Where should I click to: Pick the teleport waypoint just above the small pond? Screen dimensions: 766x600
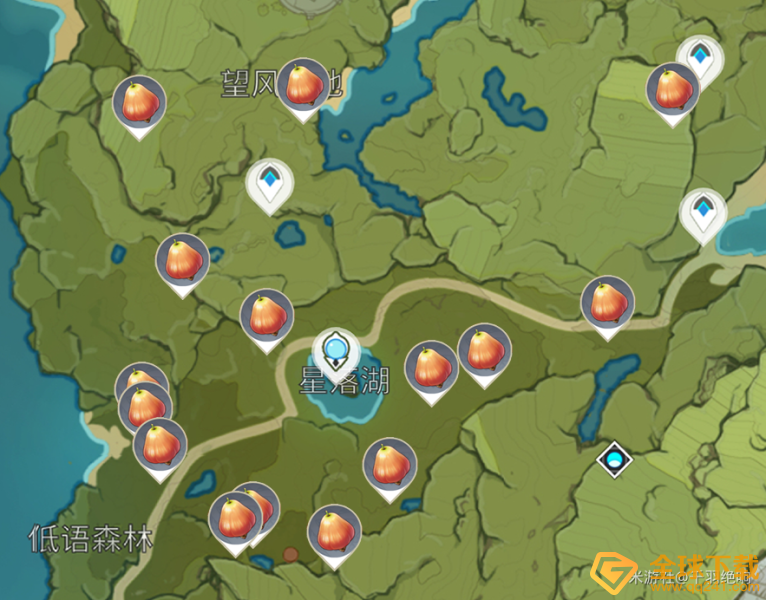pos(269,184)
